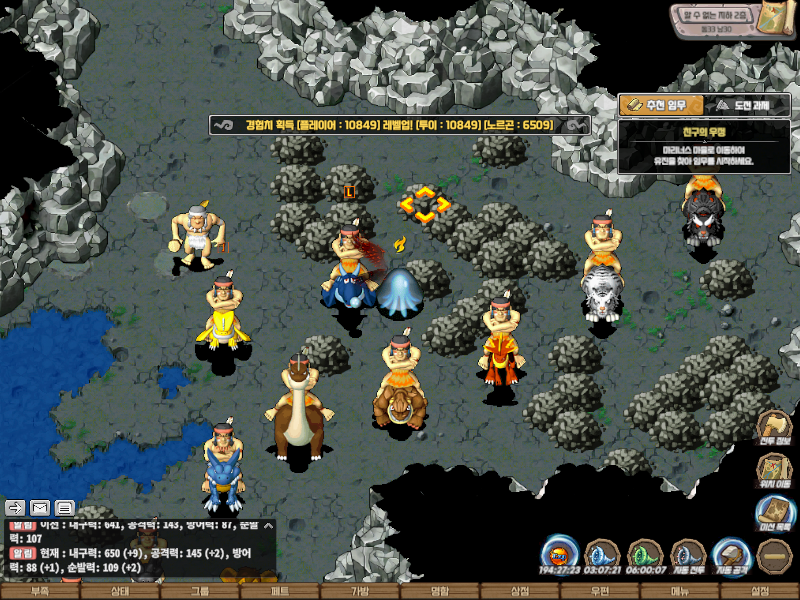This screenshot has height=600, width=800.
Task: Open the 명함 (name card) menu
Action: (x=440, y=591)
